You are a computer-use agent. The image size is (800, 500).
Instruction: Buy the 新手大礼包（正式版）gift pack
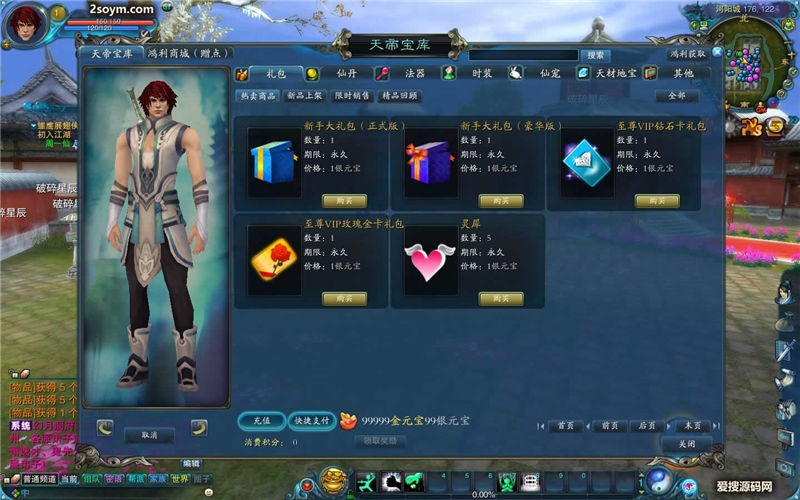click(345, 200)
